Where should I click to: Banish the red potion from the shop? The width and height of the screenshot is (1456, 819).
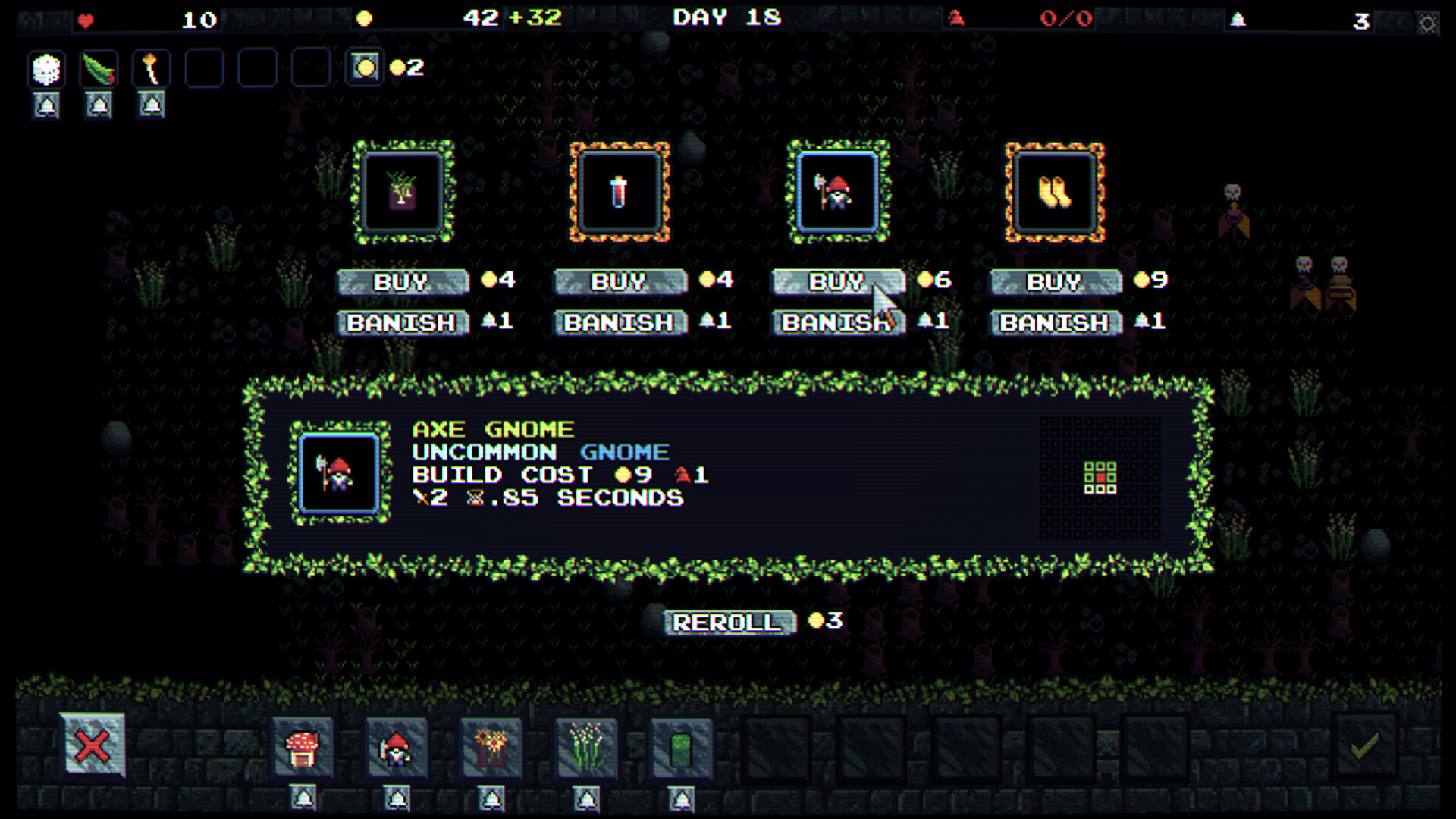click(x=620, y=322)
